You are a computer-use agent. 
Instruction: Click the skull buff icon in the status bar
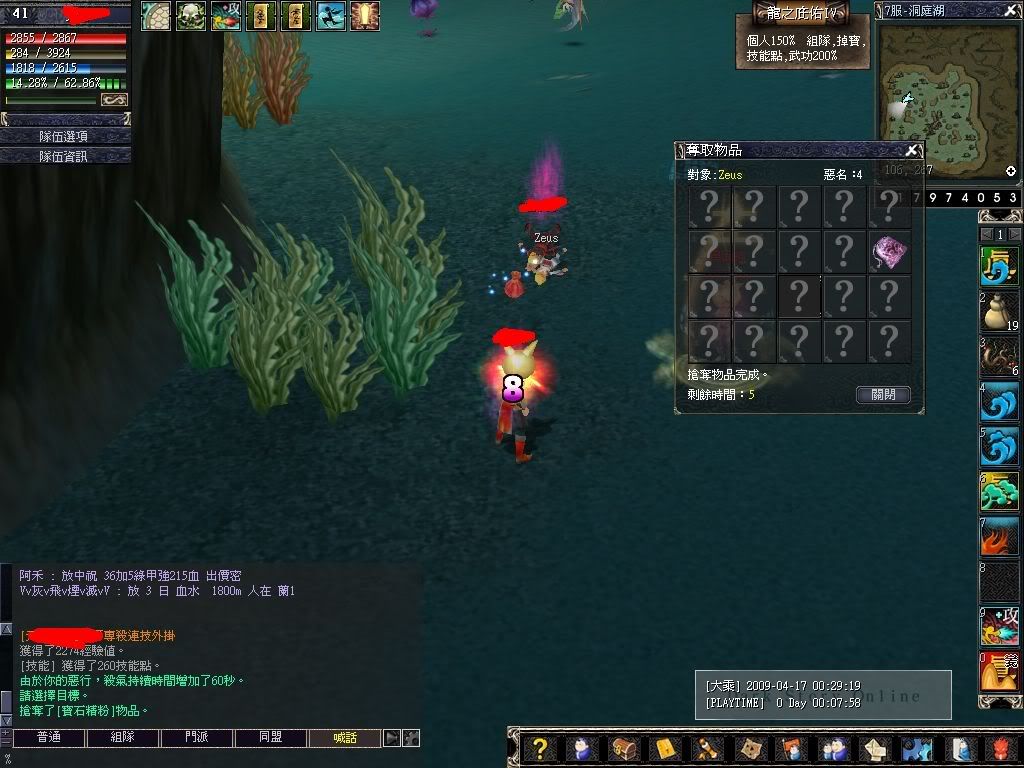click(x=191, y=16)
